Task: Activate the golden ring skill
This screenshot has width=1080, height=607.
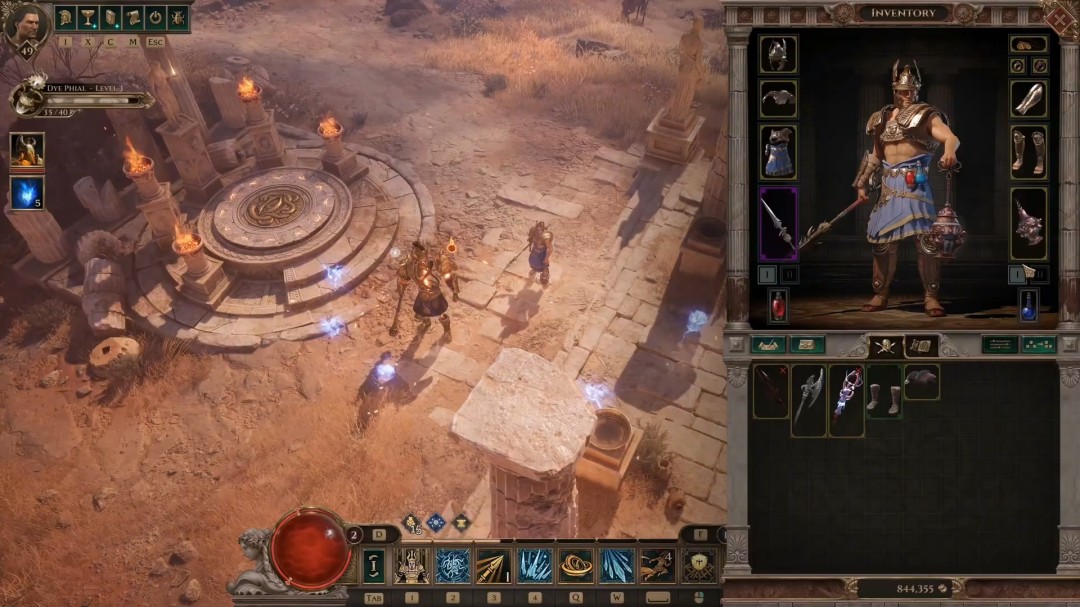Action: (x=575, y=566)
